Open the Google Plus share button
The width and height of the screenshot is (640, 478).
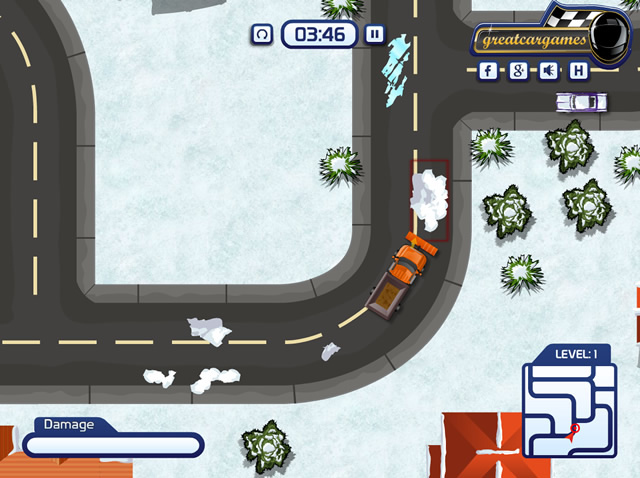pyautogui.click(x=518, y=70)
